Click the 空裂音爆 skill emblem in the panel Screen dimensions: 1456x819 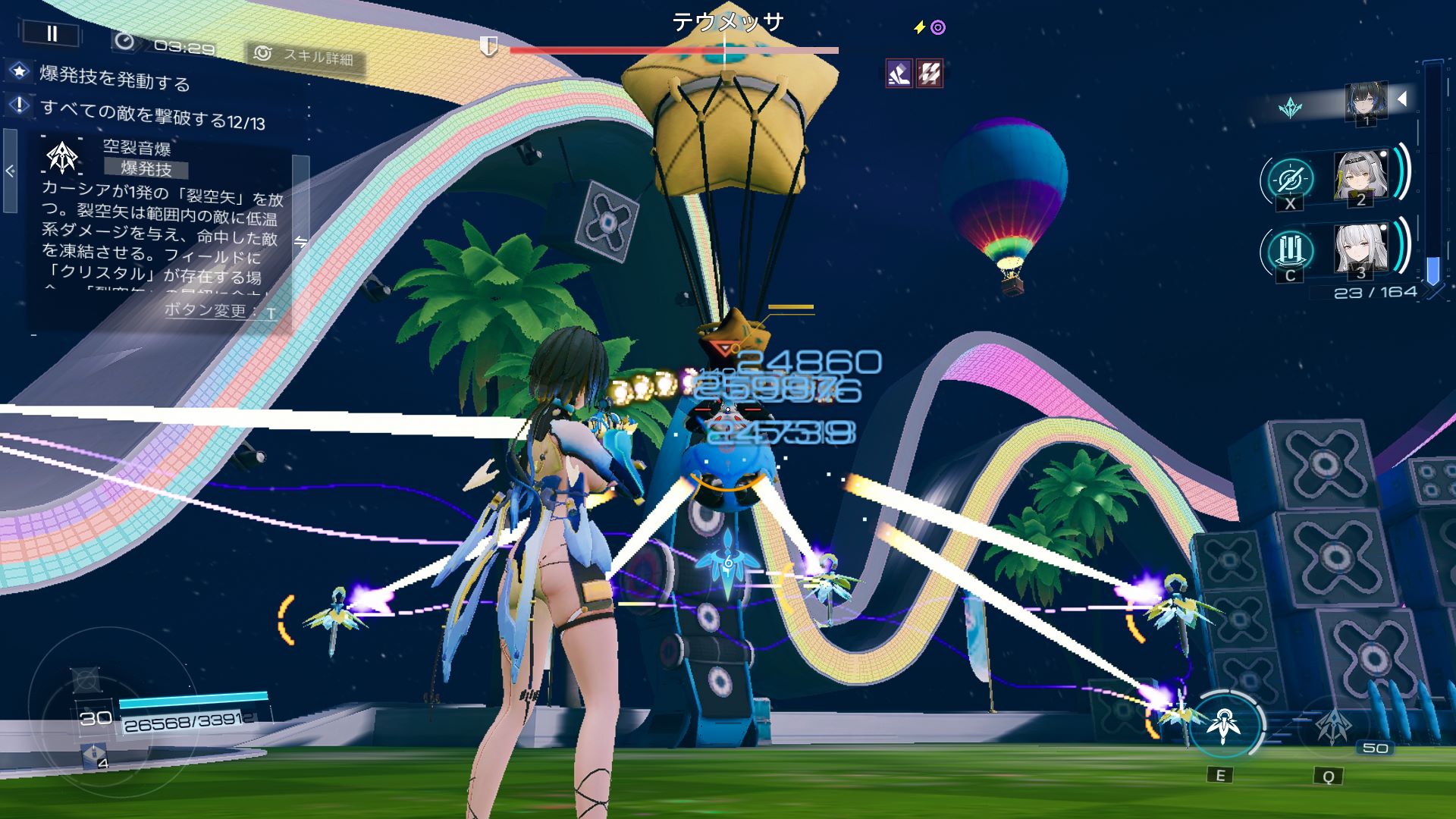(x=62, y=158)
